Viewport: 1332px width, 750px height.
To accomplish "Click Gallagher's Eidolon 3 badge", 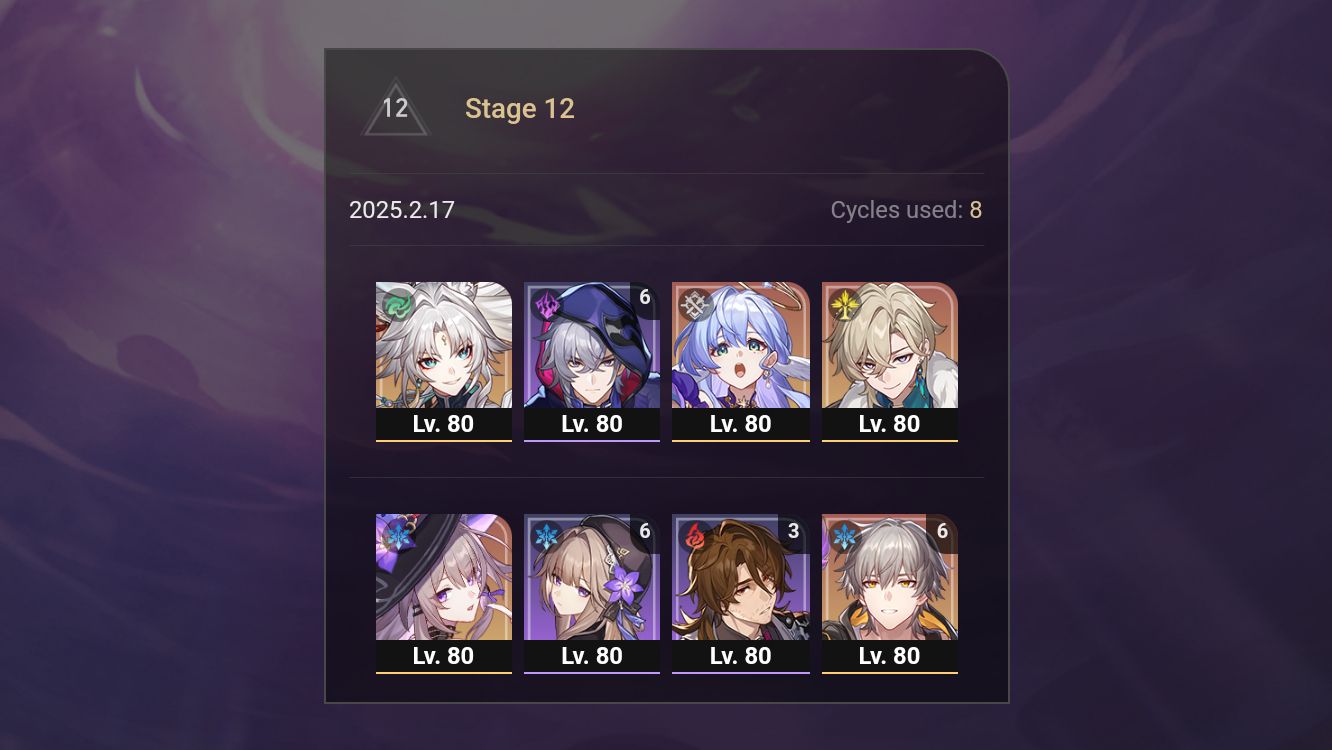I will [794, 531].
